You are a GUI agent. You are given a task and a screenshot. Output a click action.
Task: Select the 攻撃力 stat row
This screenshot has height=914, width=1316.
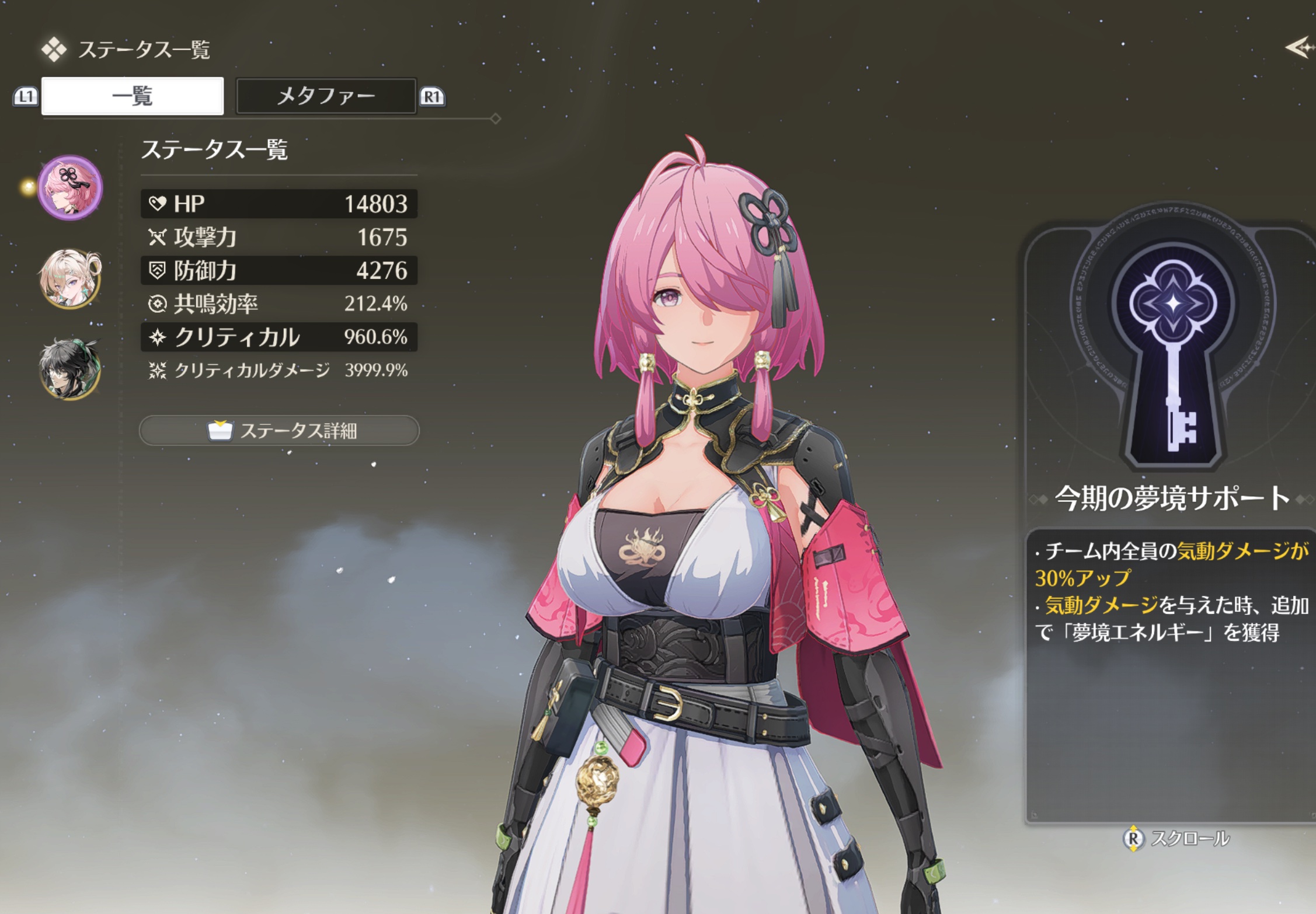click(279, 237)
